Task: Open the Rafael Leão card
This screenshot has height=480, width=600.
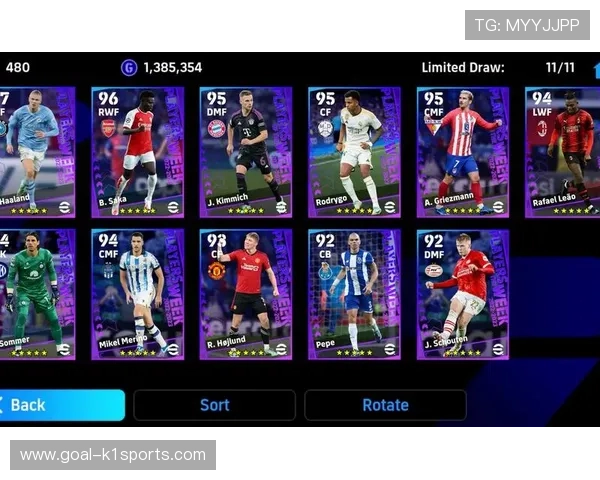Action: click(x=562, y=152)
